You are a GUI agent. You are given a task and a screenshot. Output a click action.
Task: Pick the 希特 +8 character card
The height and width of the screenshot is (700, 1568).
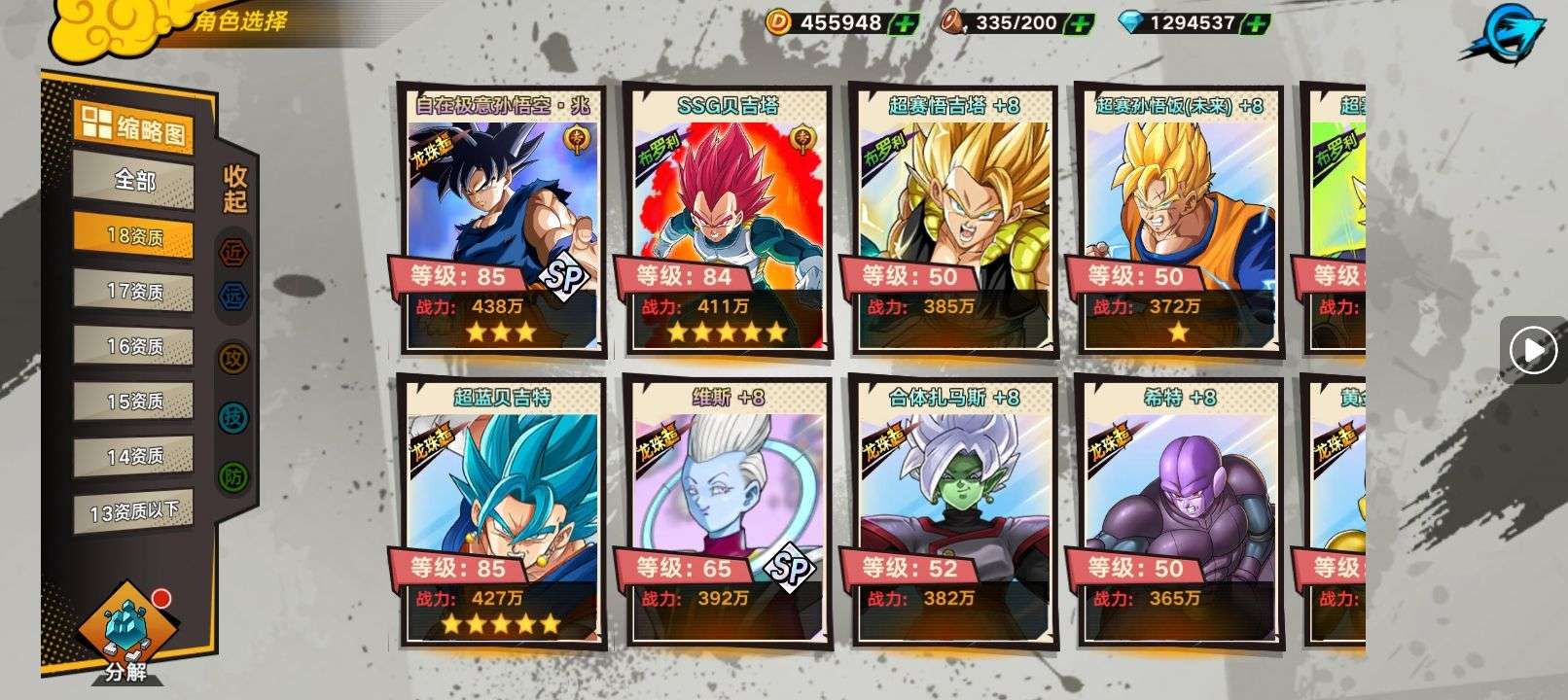(x=1179, y=513)
